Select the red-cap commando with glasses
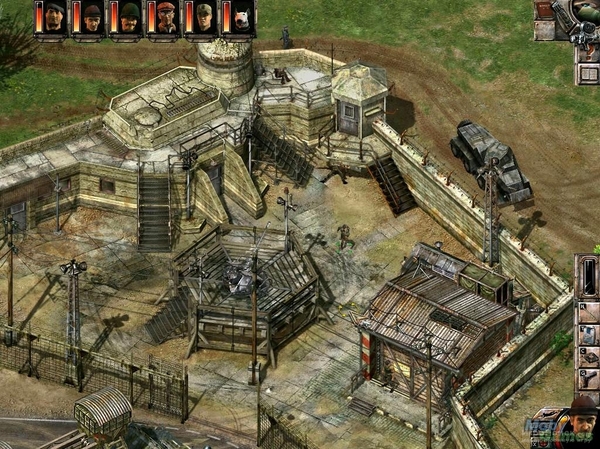 (x=167, y=18)
